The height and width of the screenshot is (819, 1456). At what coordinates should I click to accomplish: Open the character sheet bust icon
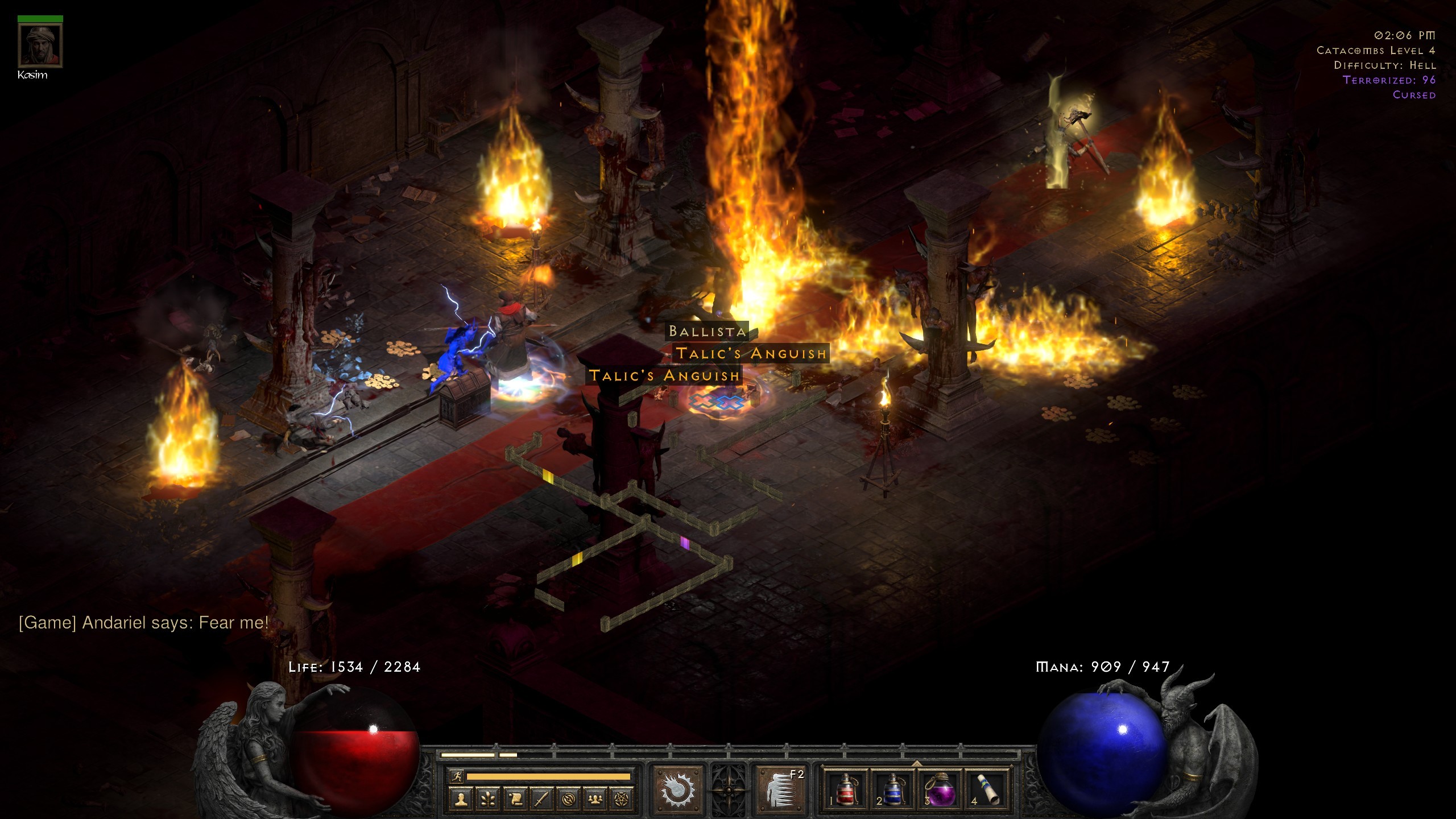click(x=461, y=800)
